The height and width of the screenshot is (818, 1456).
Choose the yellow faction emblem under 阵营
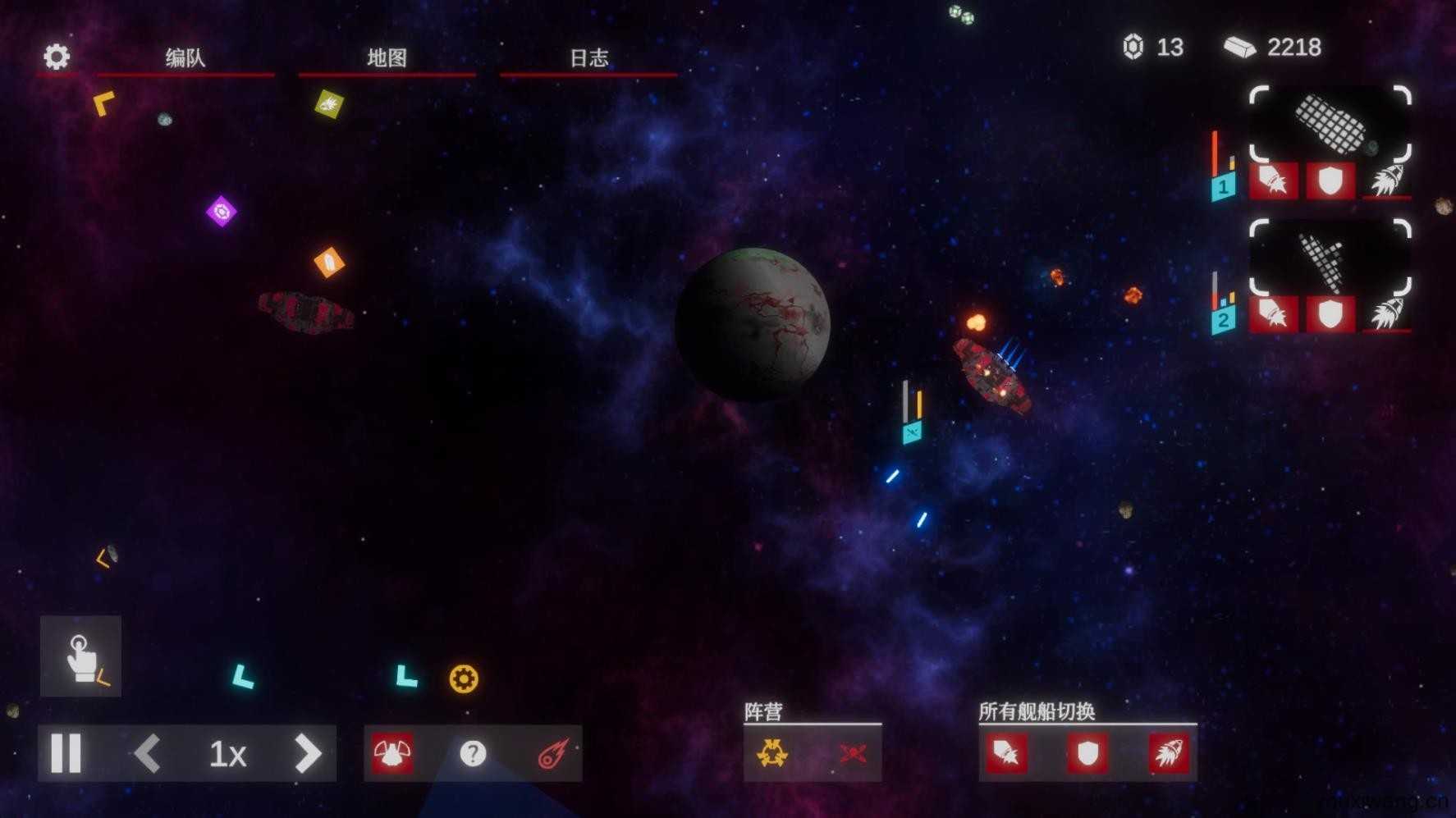[x=772, y=753]
